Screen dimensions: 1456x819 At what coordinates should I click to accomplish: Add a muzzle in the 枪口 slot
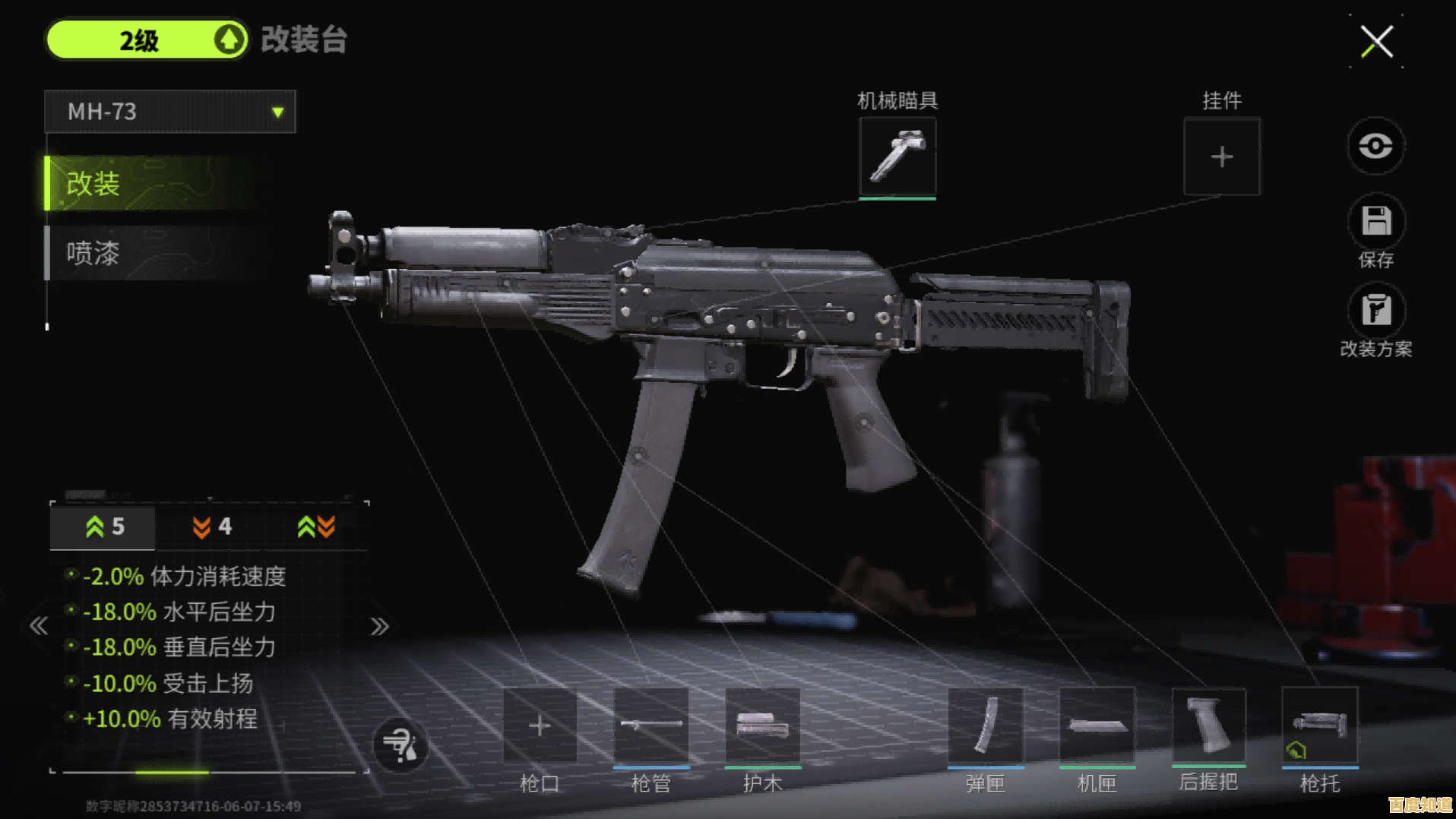540,726
